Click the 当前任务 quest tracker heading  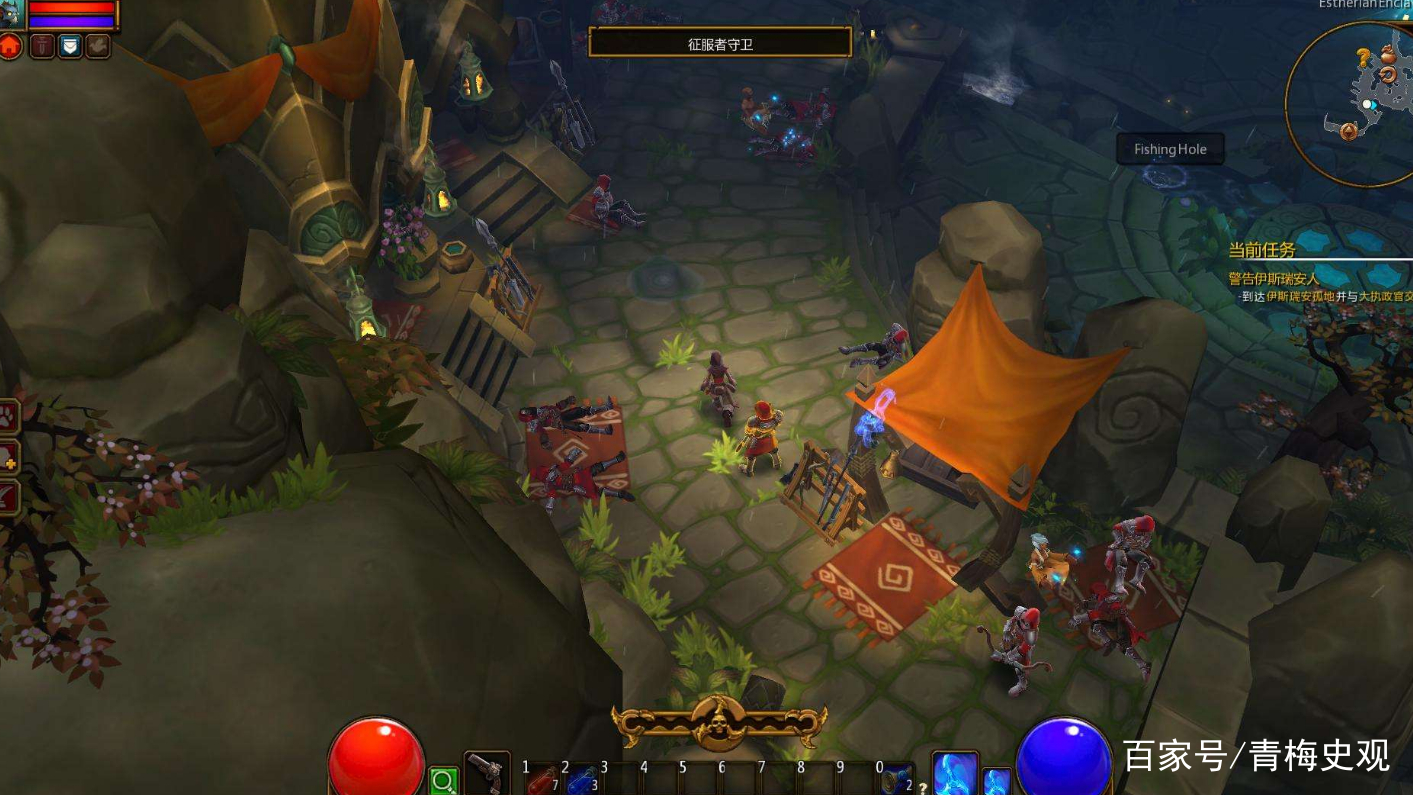1262,250
